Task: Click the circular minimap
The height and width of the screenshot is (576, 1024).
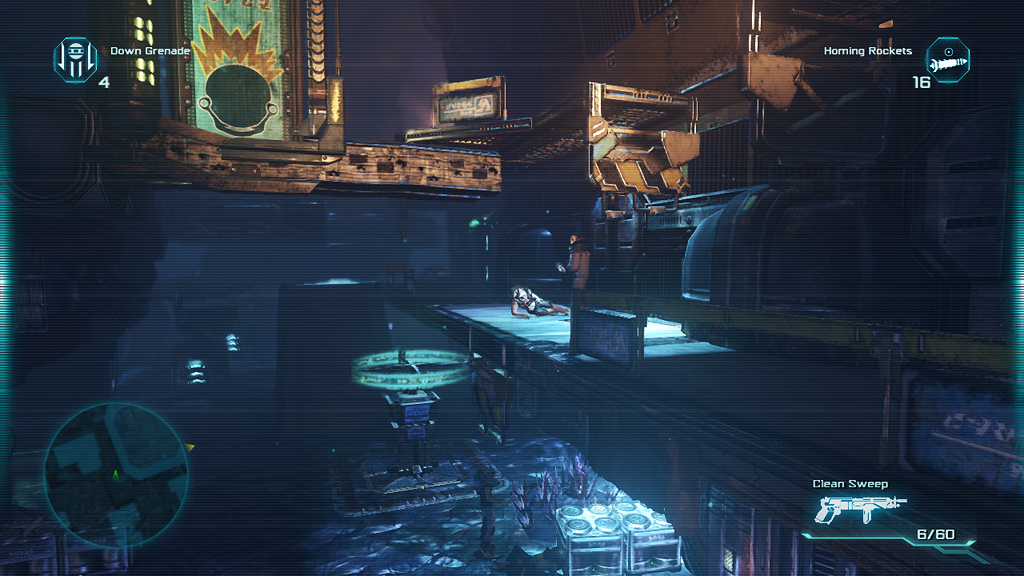Action: [116, 474]
